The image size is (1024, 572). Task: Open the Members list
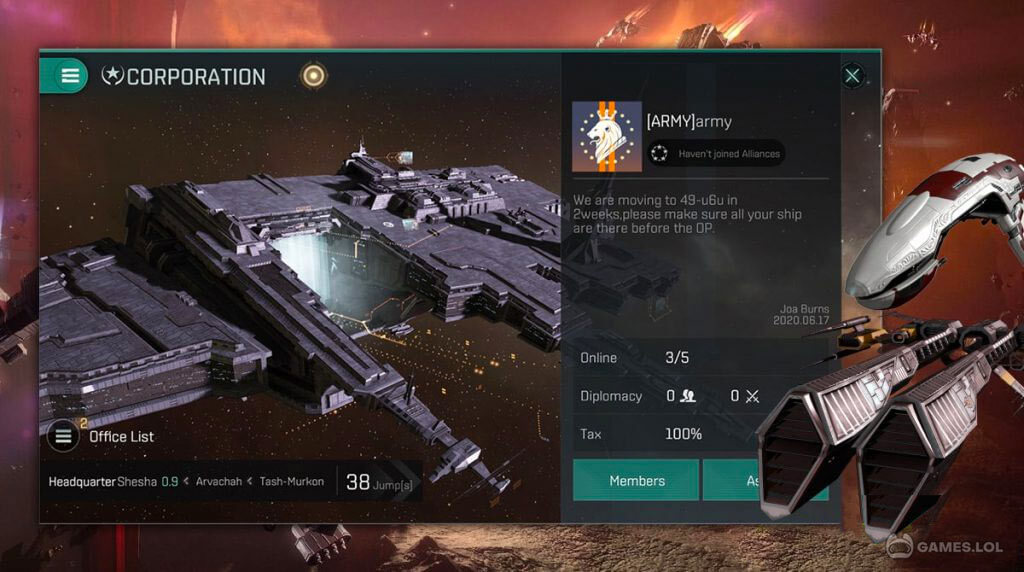pyautogui.click(x=636, y=480)
